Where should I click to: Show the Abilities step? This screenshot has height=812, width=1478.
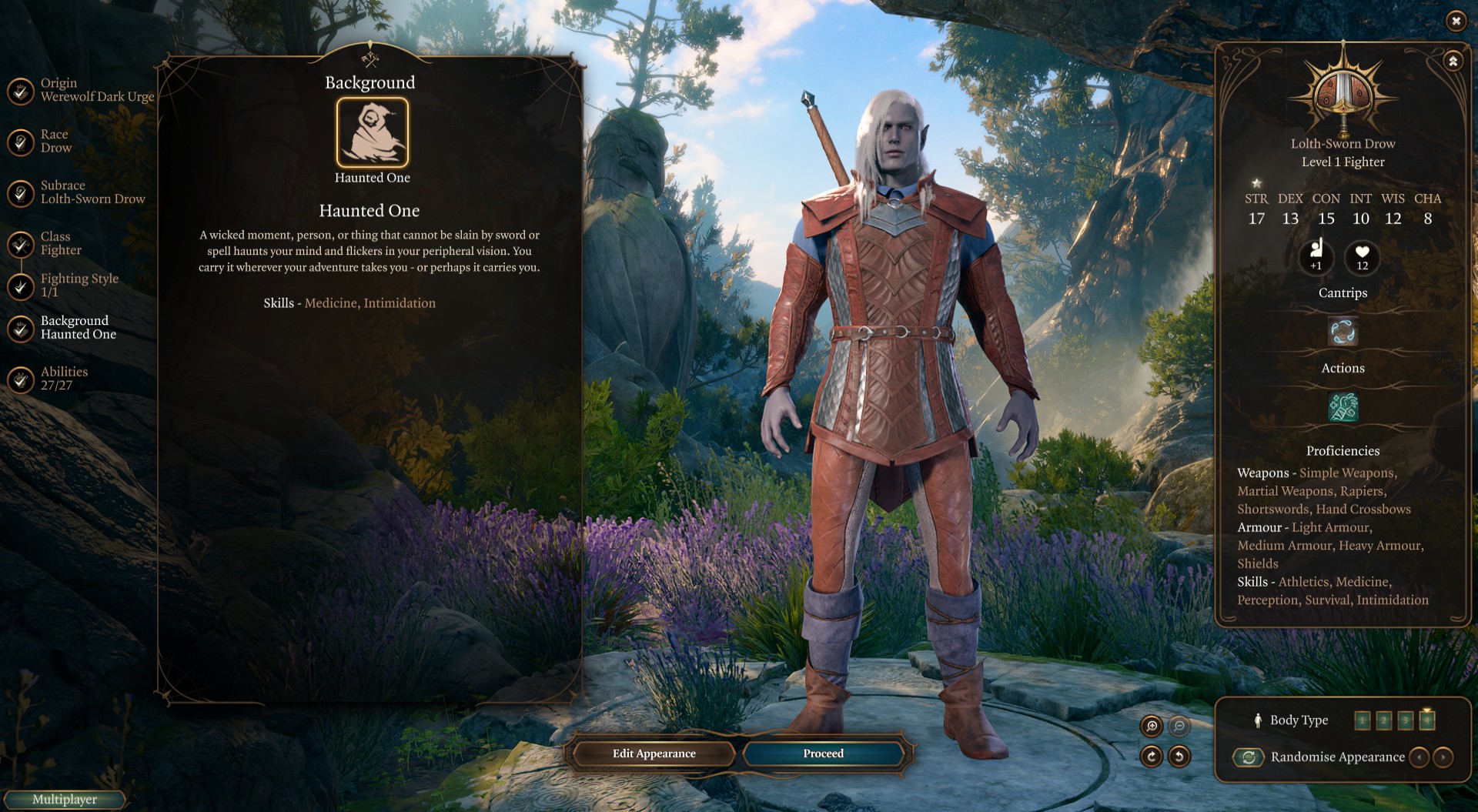pyautogui.click(x=21, y=379)
